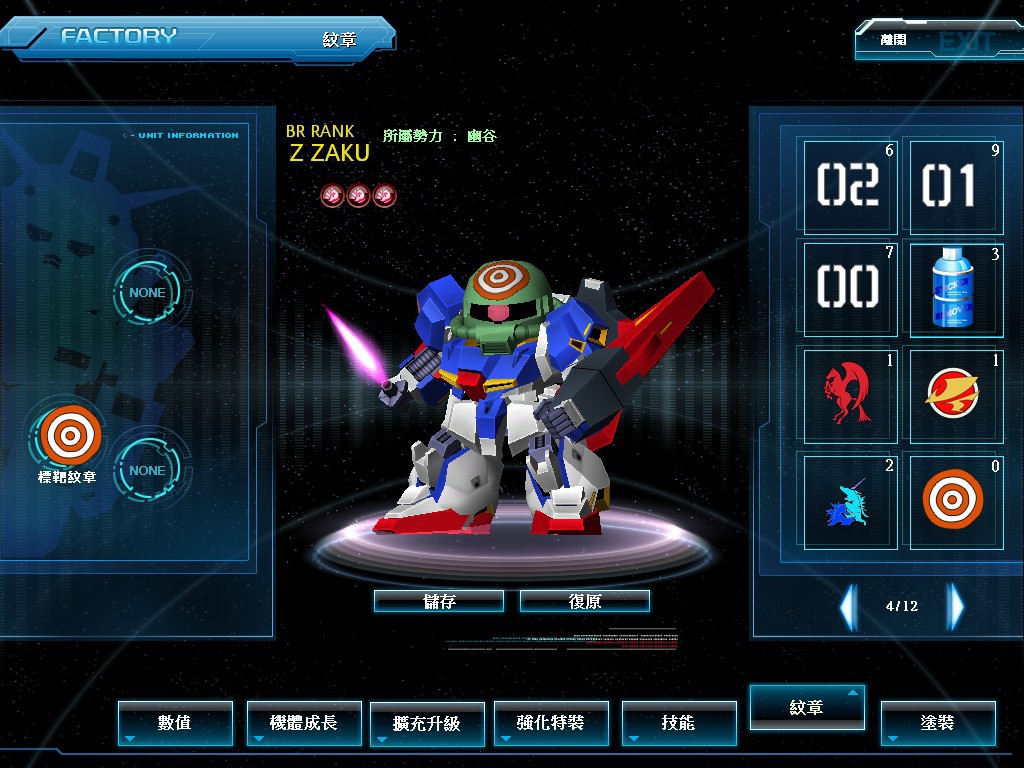Choose the red circle lightning emblem
Screen dimensions: 1024x768
click(955, 394)
